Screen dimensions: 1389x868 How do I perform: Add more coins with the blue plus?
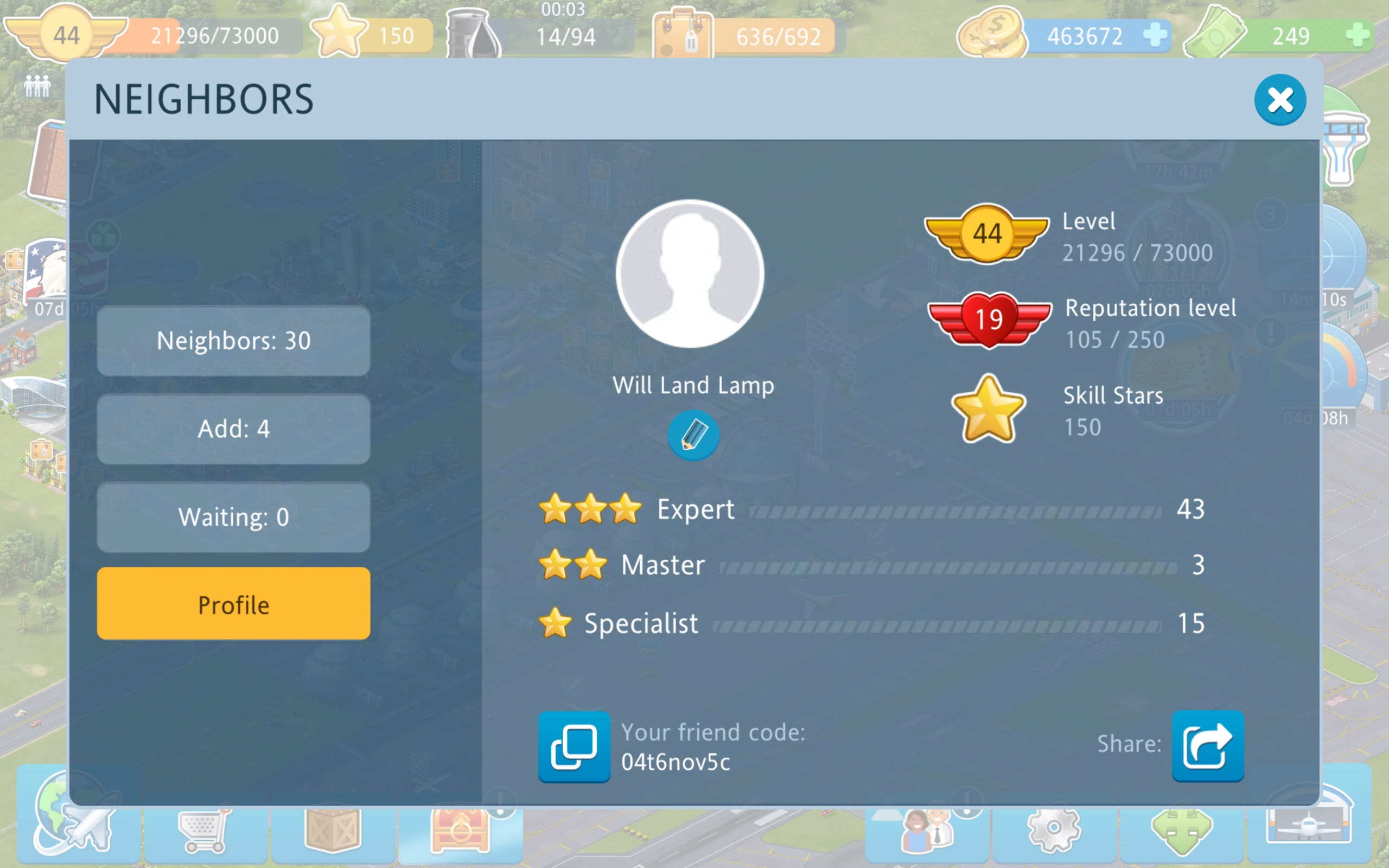(x=1154, y=35)
